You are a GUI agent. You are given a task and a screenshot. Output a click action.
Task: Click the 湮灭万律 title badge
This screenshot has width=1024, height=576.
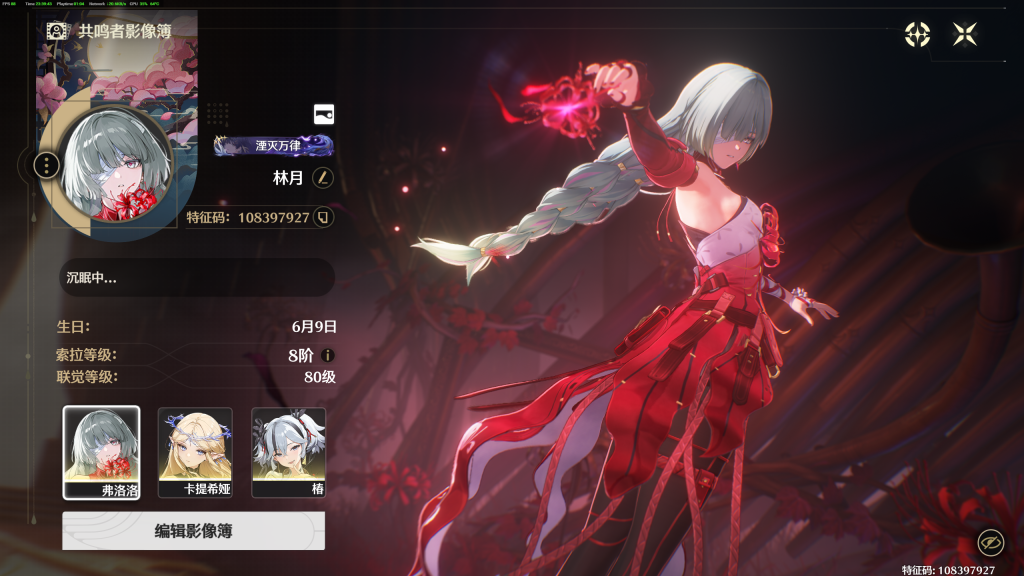[x=273, y=146]
